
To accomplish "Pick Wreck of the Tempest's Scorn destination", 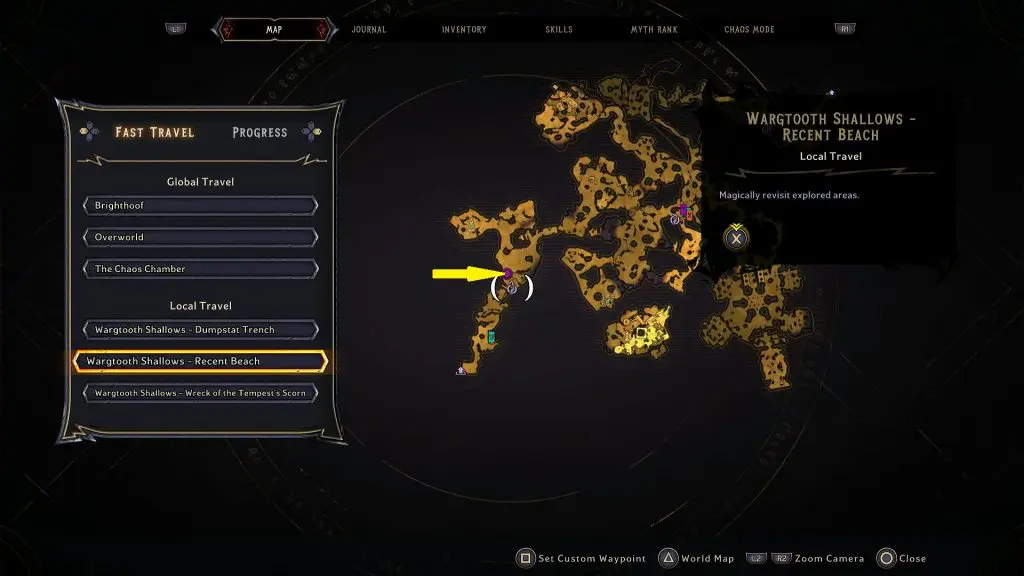I will point(200,393).
